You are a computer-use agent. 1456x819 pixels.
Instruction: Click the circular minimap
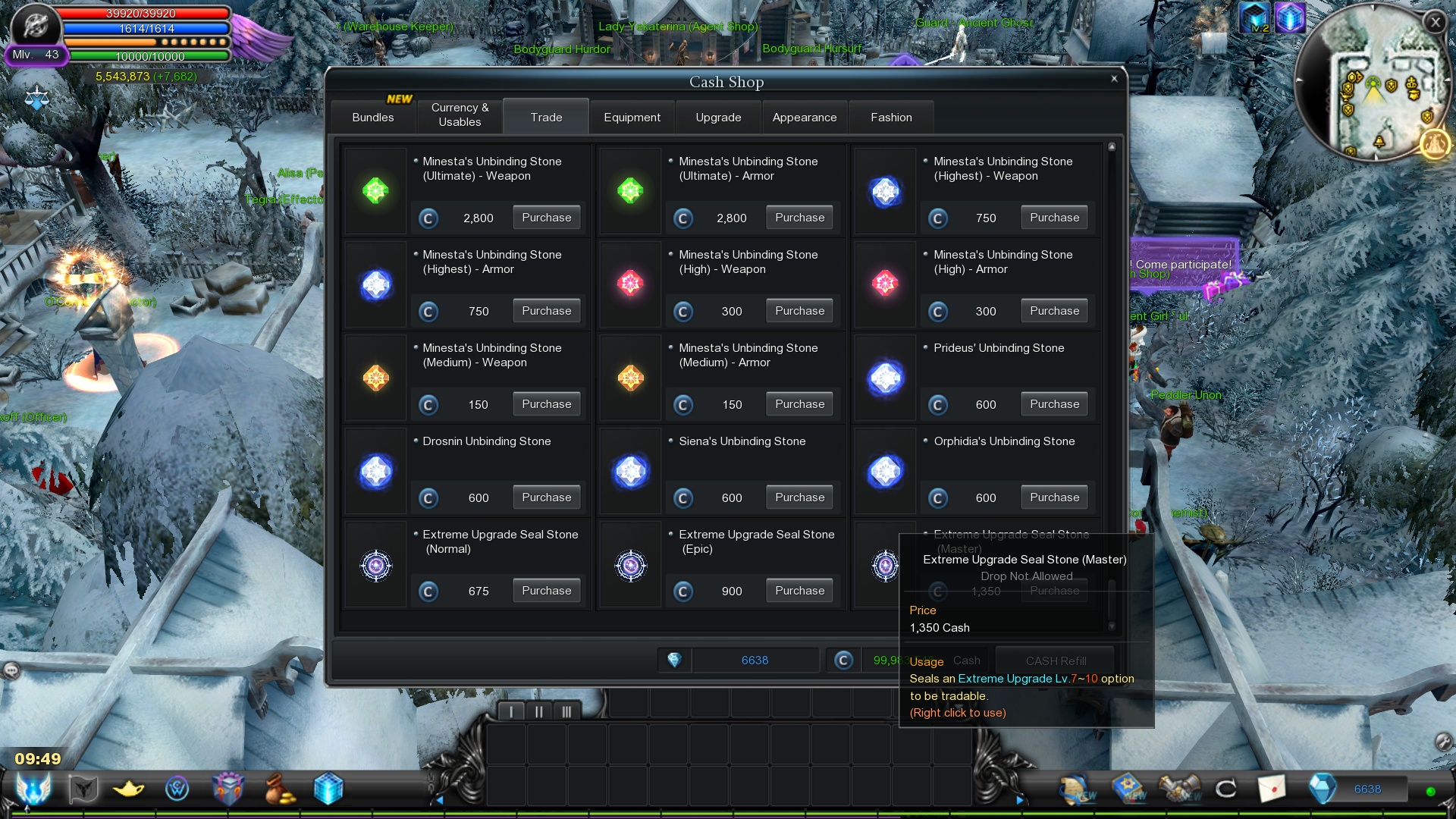[x=1371, y=83]
